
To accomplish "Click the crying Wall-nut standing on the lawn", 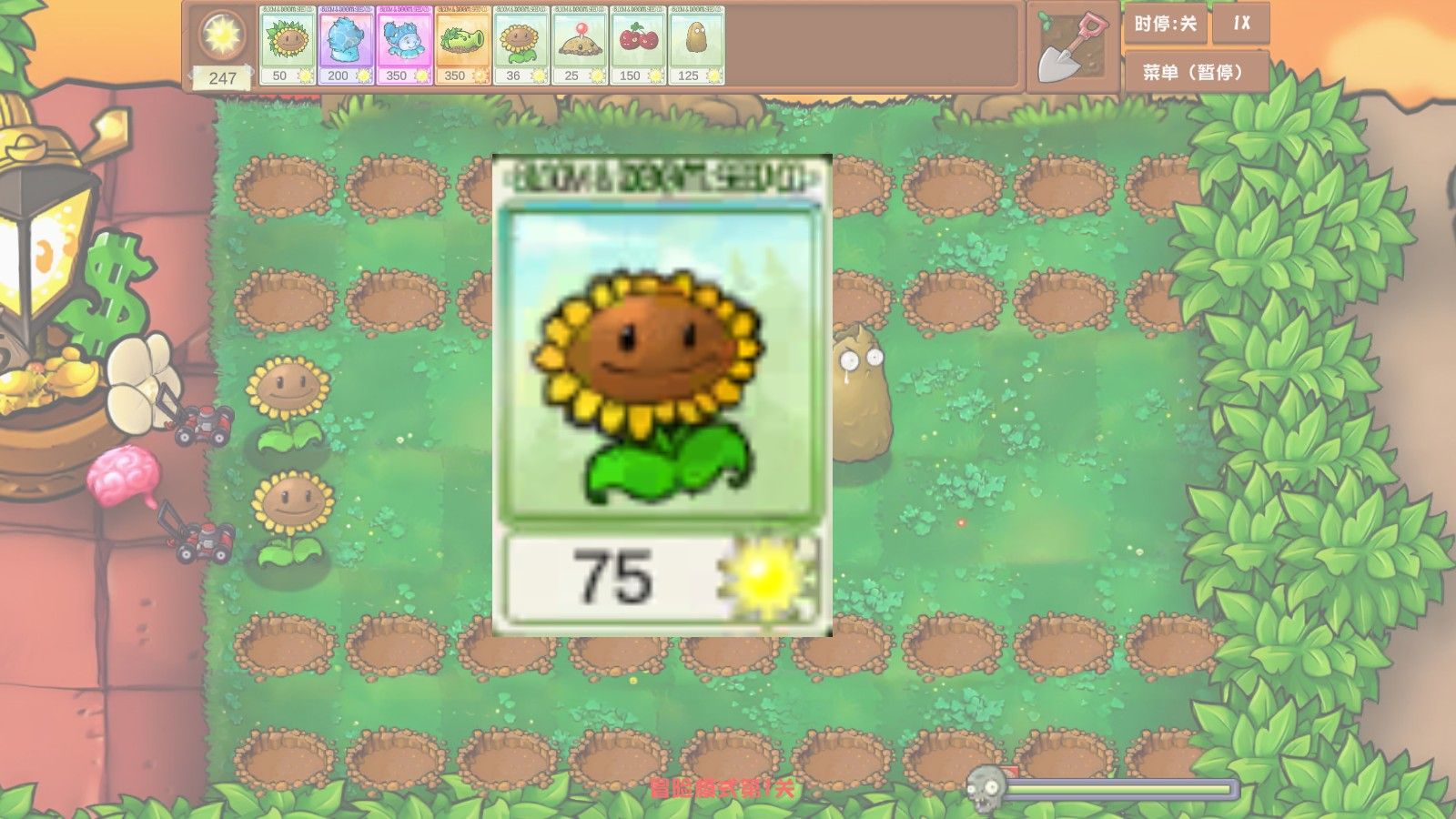I will (x=860, y=391).
